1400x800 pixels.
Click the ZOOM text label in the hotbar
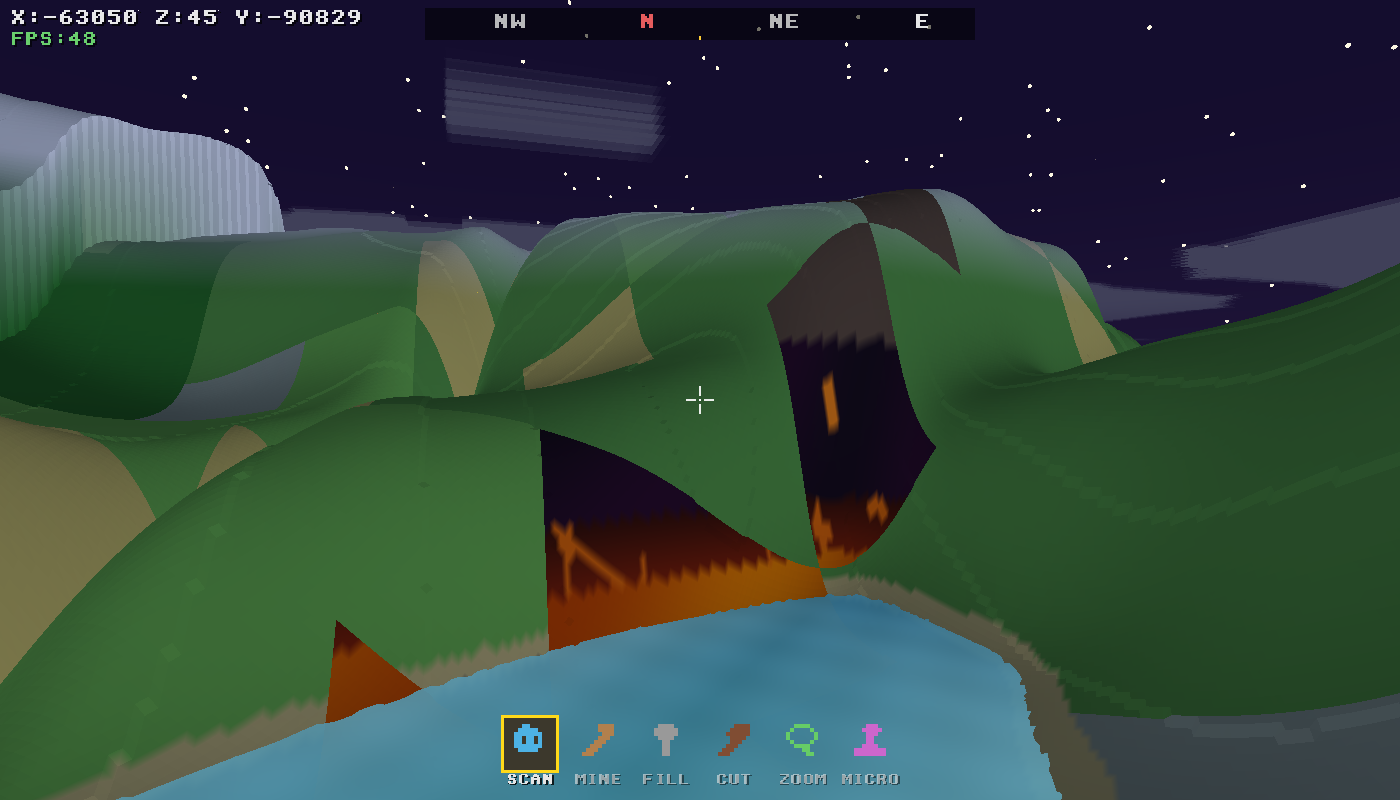[x=802, y=779]
